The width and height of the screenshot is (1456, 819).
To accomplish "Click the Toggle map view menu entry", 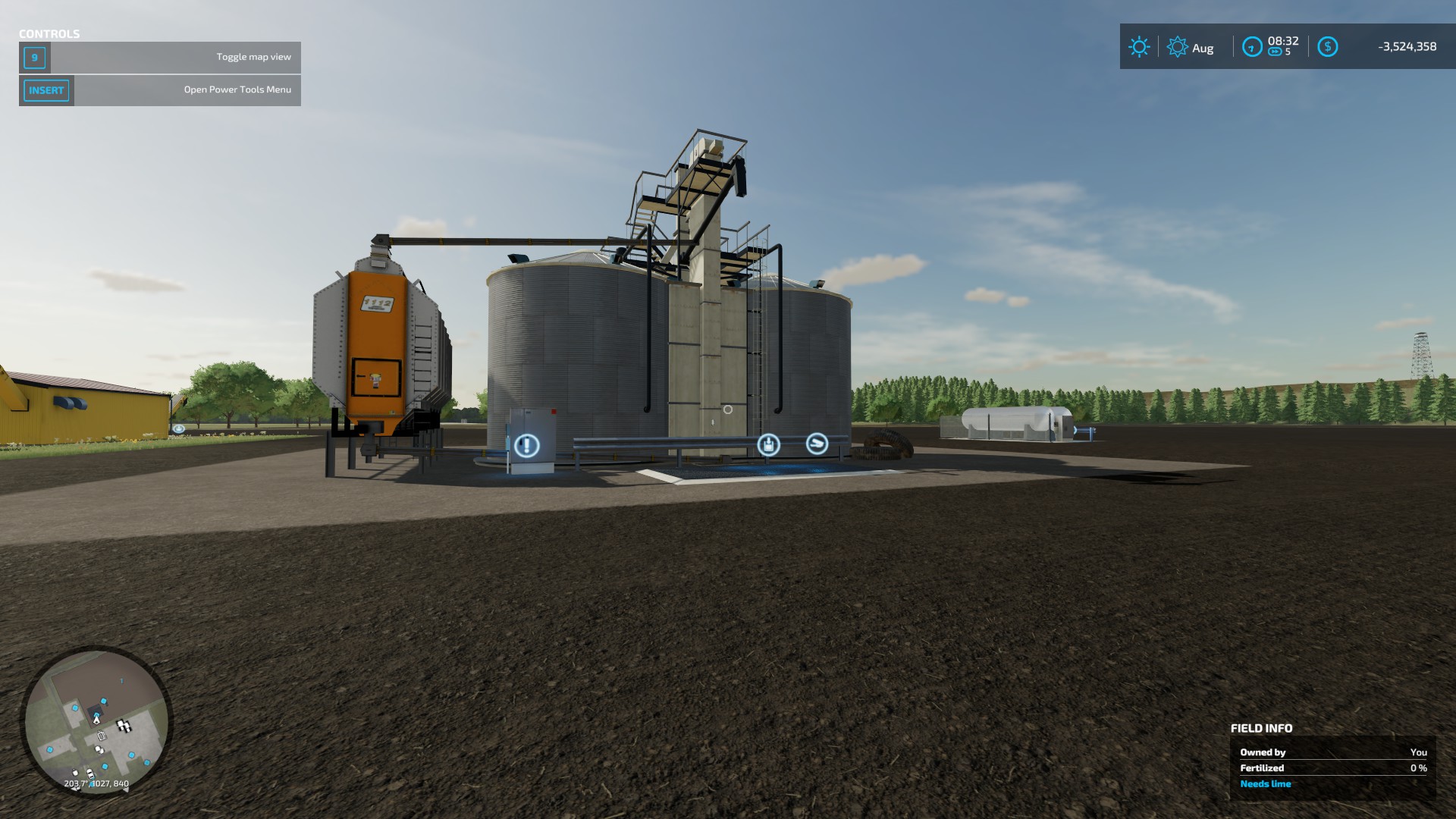I will click(253, 55).
